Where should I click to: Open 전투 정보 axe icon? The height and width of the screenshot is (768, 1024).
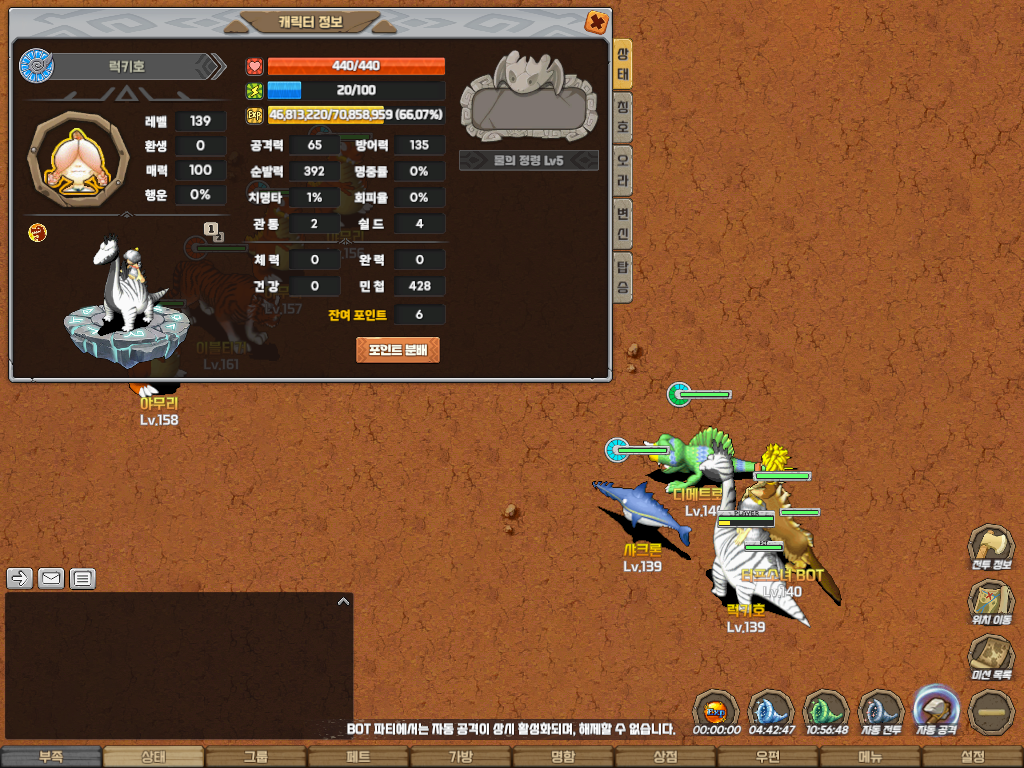coord(990,549)
